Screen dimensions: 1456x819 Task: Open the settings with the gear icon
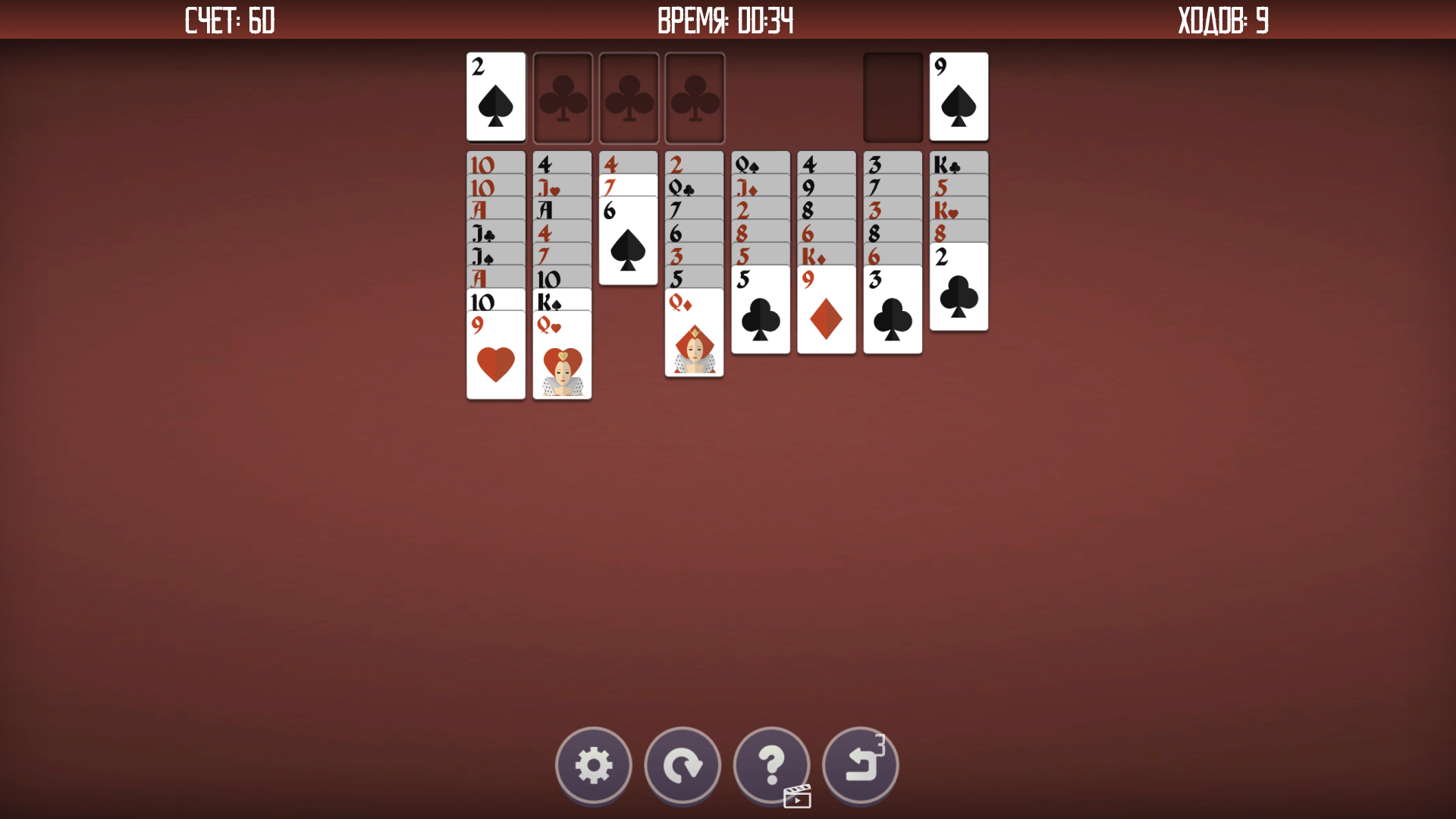[x=594, y=766]
